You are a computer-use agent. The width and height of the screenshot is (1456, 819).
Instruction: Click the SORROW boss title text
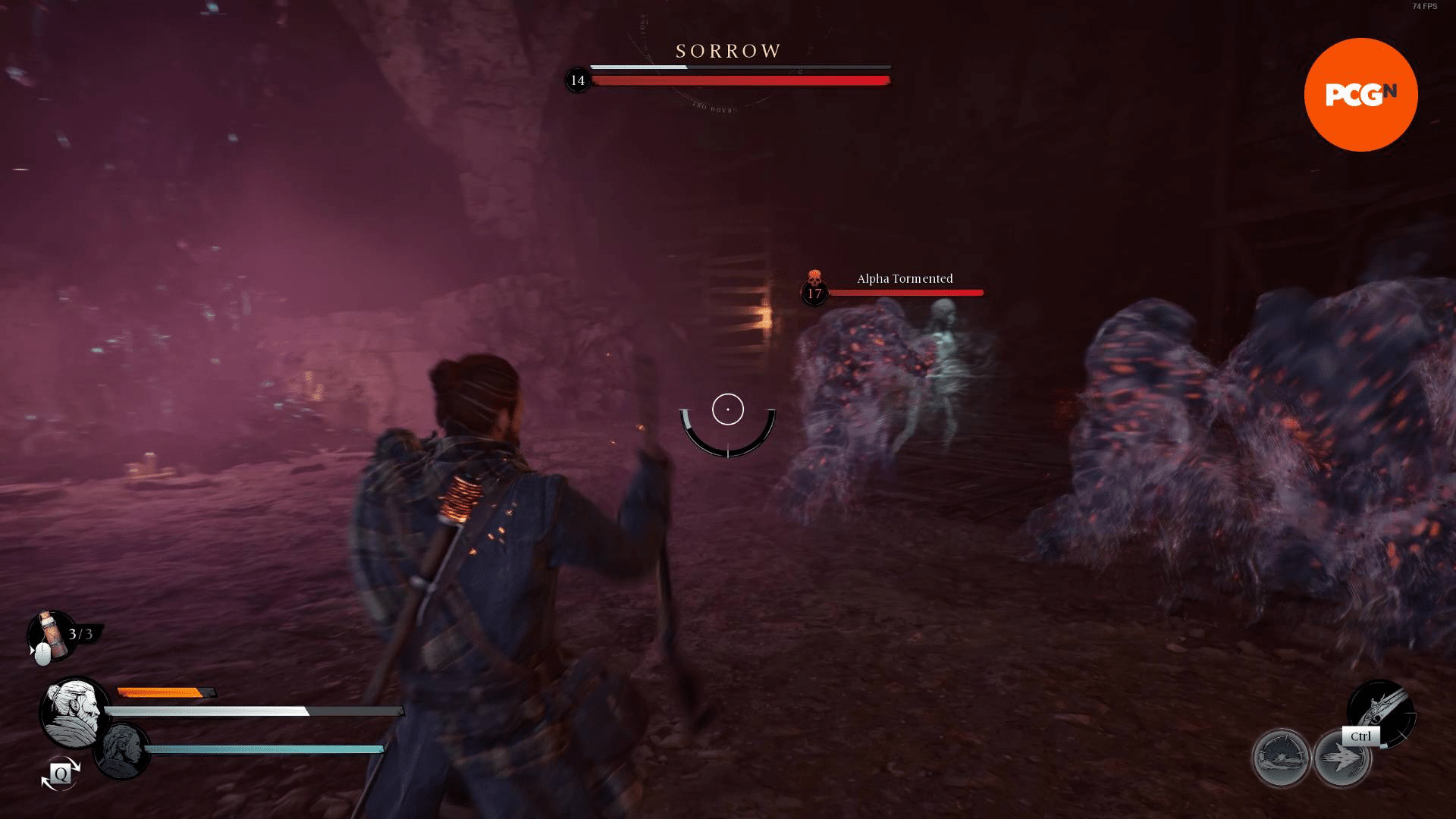click(726, 51)
